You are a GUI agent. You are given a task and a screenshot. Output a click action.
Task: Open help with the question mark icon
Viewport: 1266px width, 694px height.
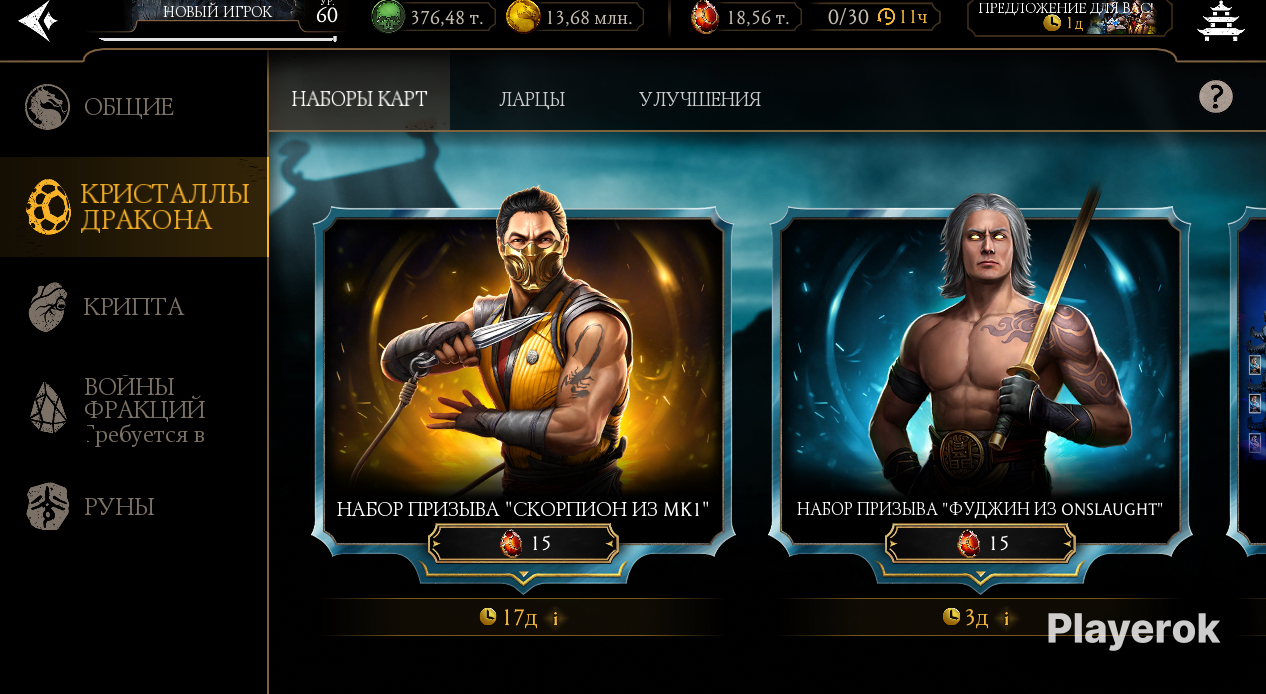1215,96
